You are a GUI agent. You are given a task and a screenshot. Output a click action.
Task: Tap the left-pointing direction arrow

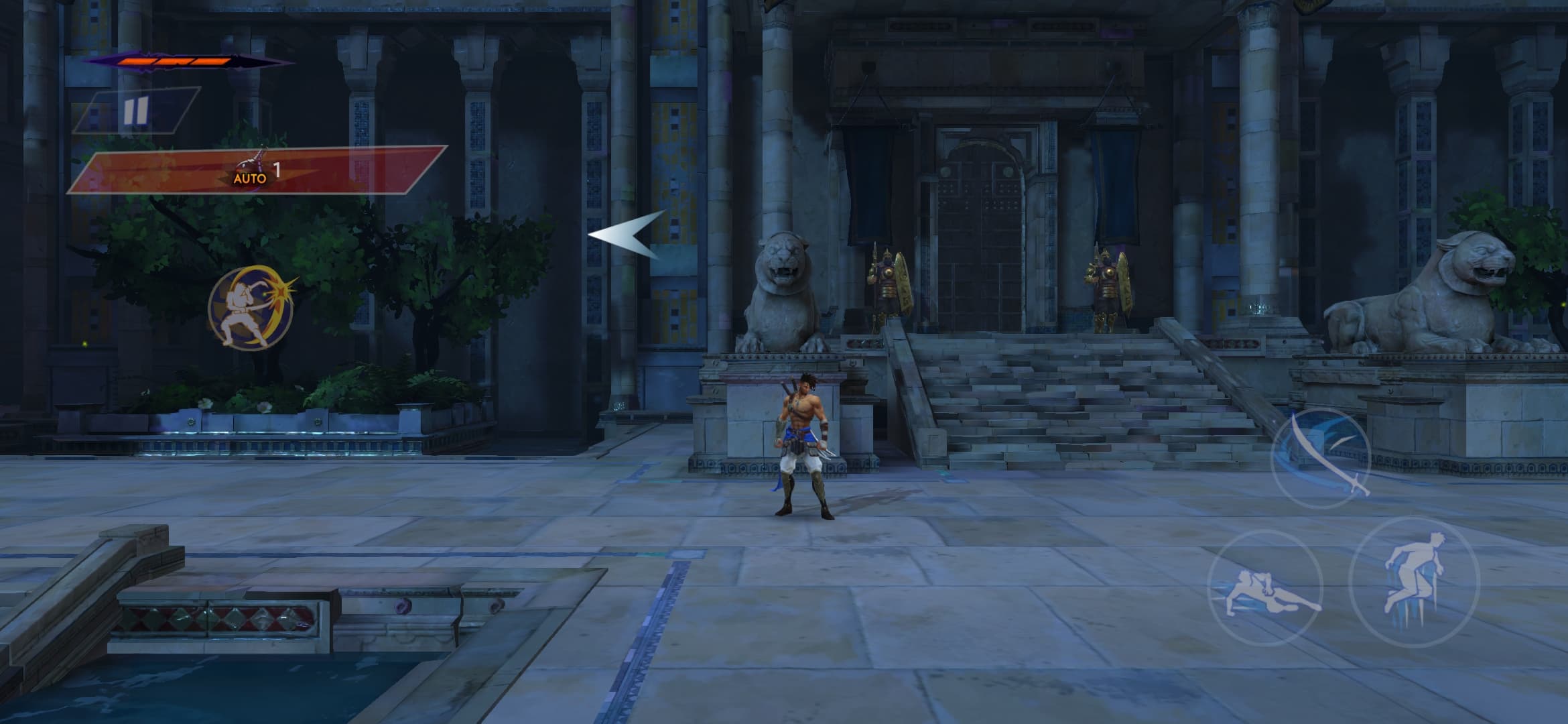628,235
